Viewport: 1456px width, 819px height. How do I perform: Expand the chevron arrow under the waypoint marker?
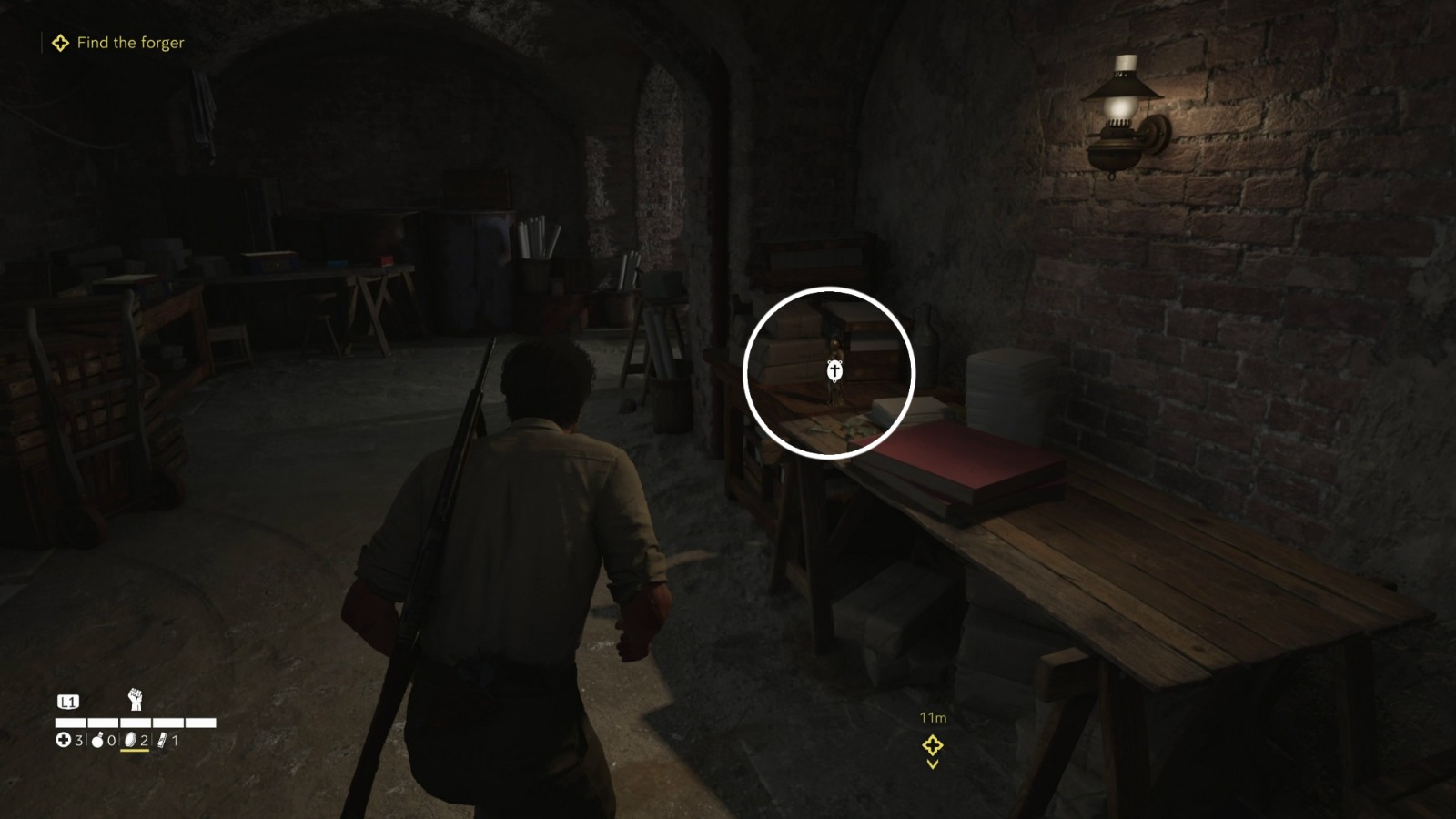(x=931, y=767)
